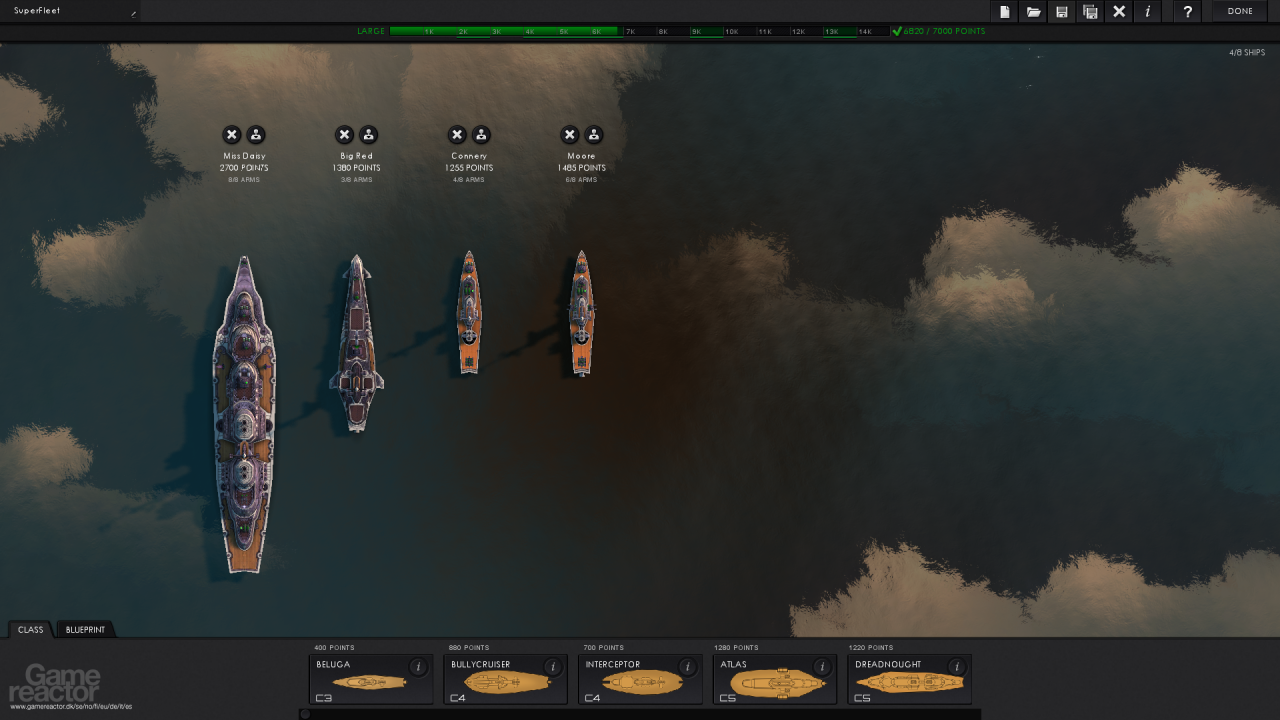This screenshot has width=1280, height=720.
Task: Remove Miss Daisy from the fleet
Action: pos(232,135)
